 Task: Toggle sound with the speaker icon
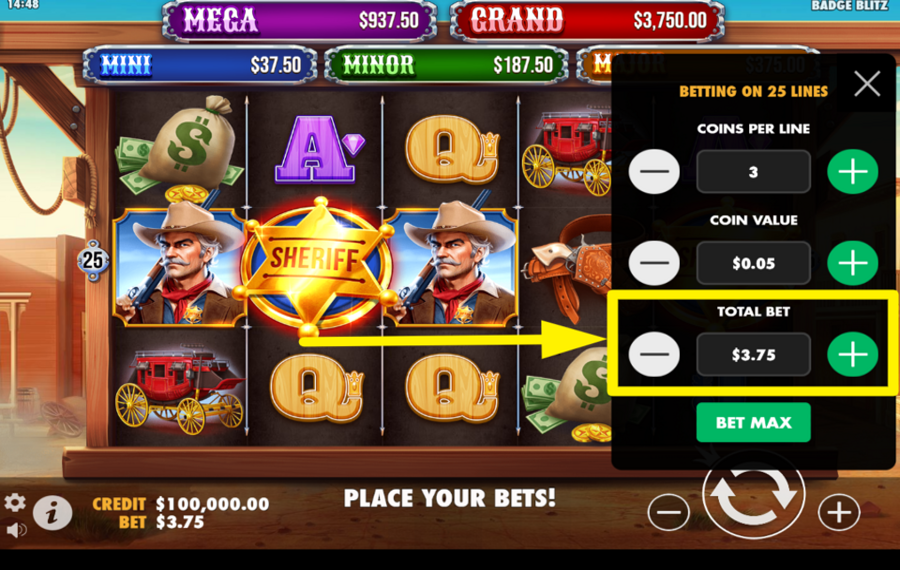pyautogui.click(x=15, y=529)
